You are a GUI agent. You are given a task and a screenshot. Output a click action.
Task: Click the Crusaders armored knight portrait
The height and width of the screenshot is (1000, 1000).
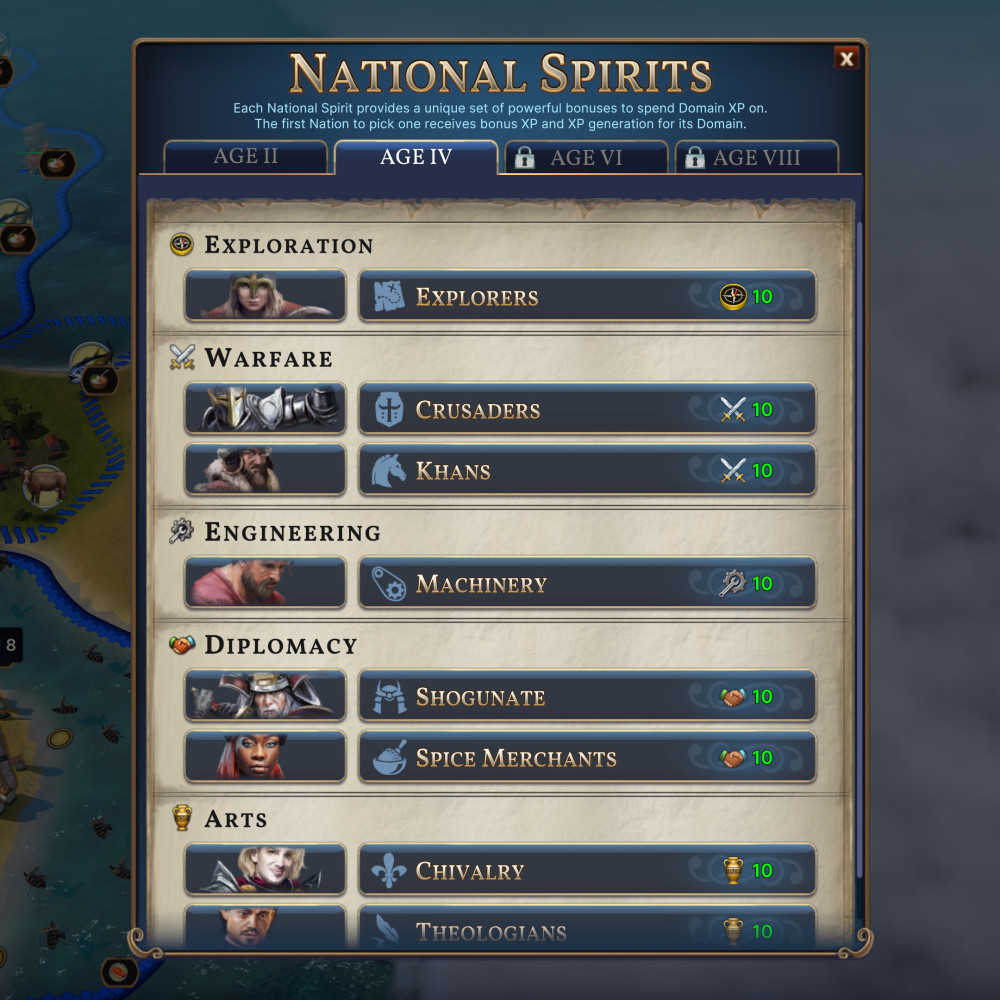pyautogui.click(x=265, y=410)
